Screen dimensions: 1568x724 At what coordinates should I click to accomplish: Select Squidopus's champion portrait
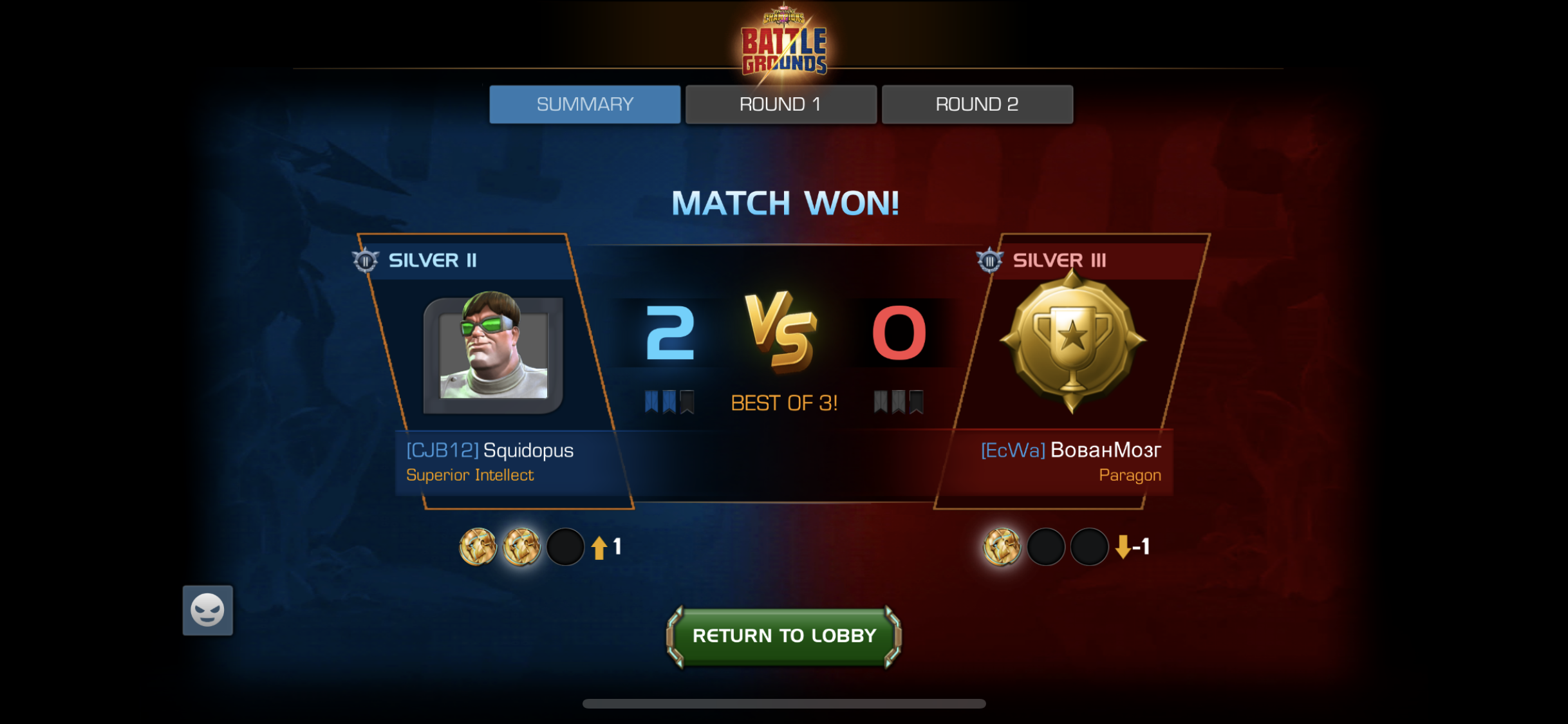point(494,351)
